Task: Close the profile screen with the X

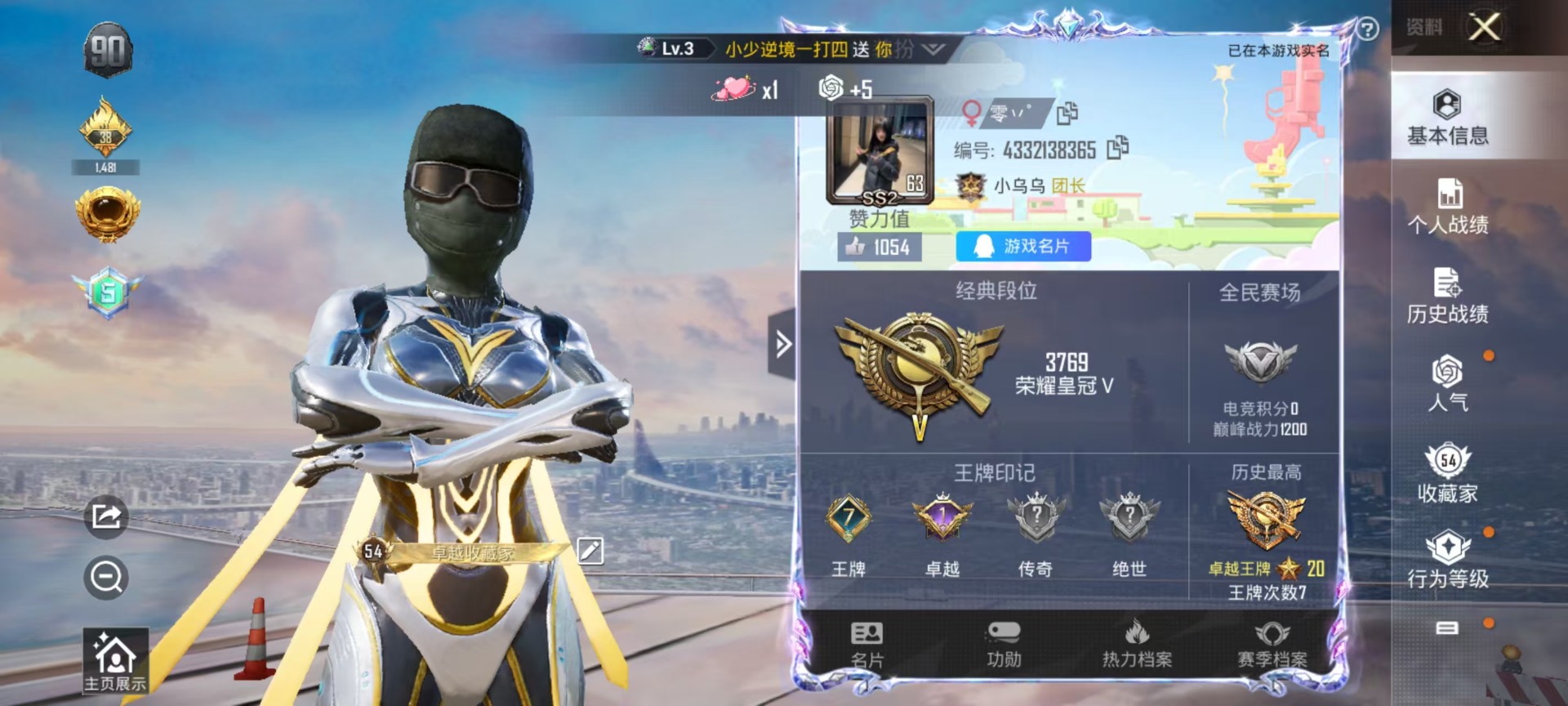Action: click(x=1484, y=27)
